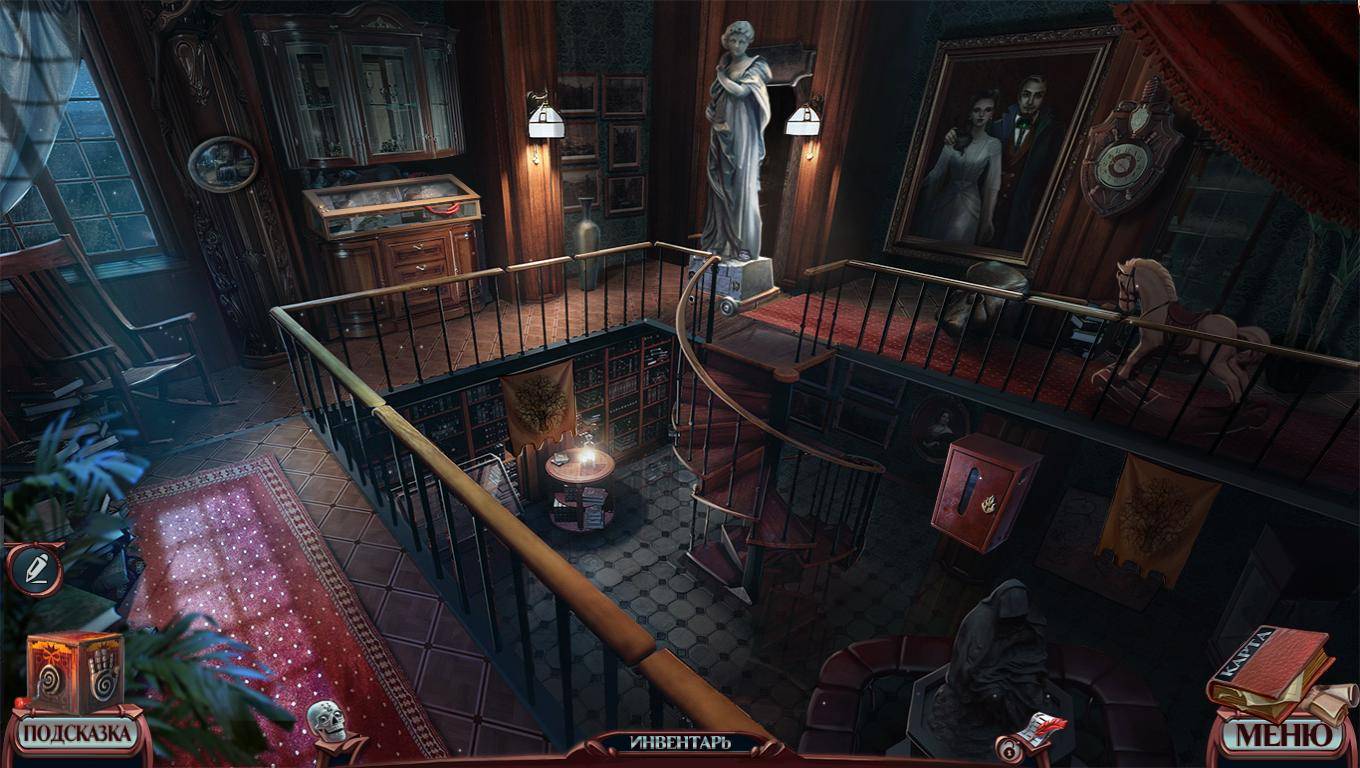Select the puzzle box with hand symbol
The image size is (1360, 768).
point(75,670)
